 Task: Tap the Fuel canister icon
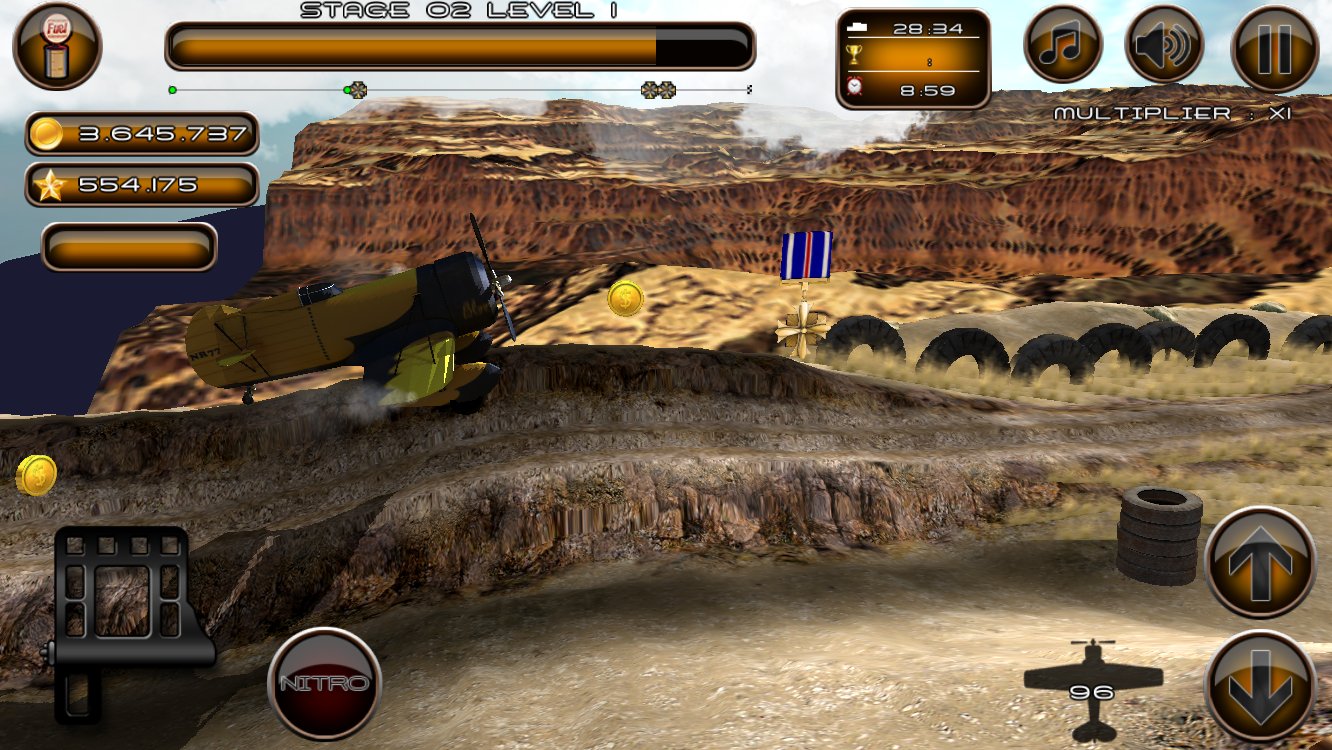click(x=57, y=45)
